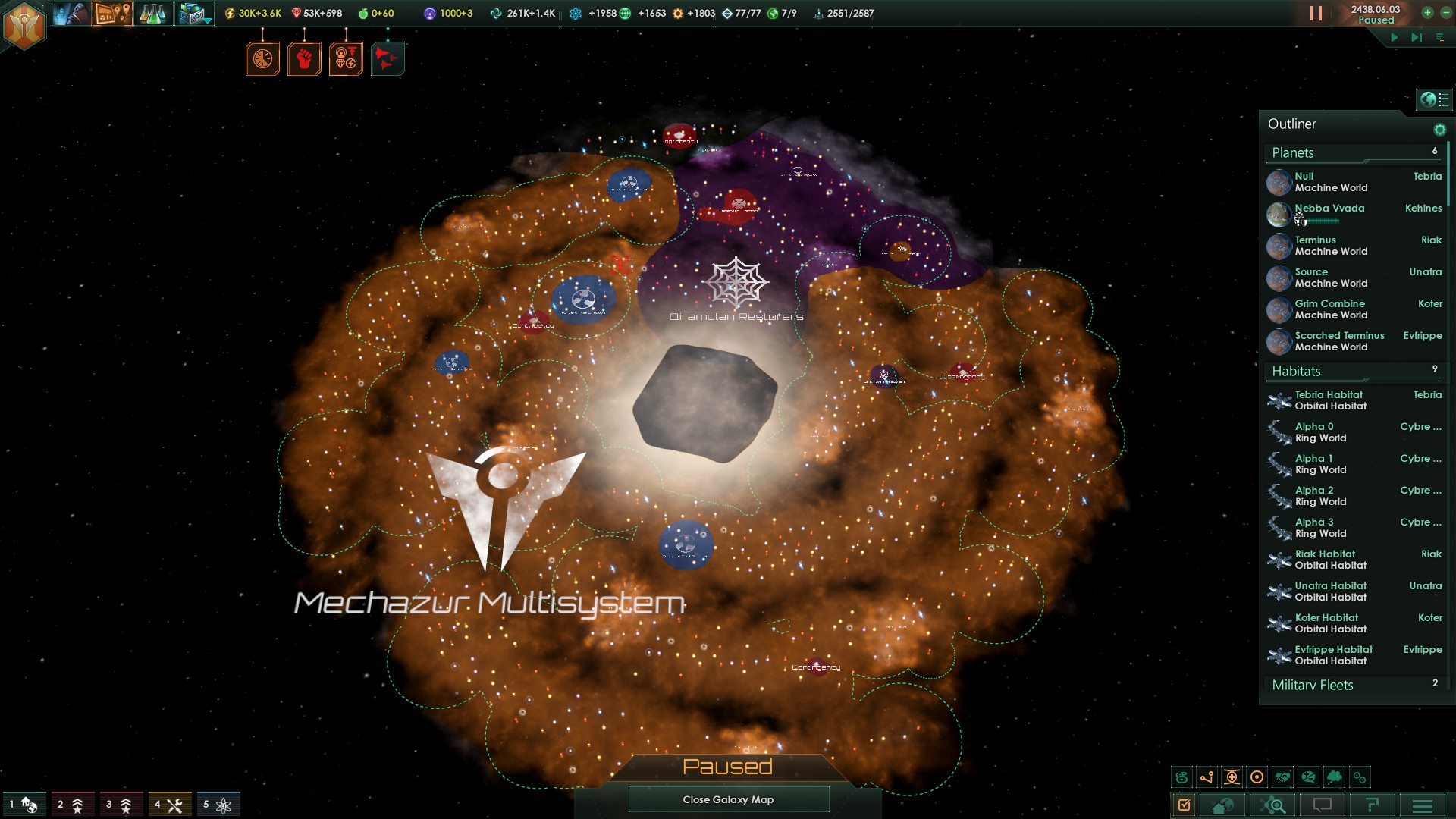The image size is (1456, 819).
Task: Increase game speed with the plus button
Action: coord(1427,13)
